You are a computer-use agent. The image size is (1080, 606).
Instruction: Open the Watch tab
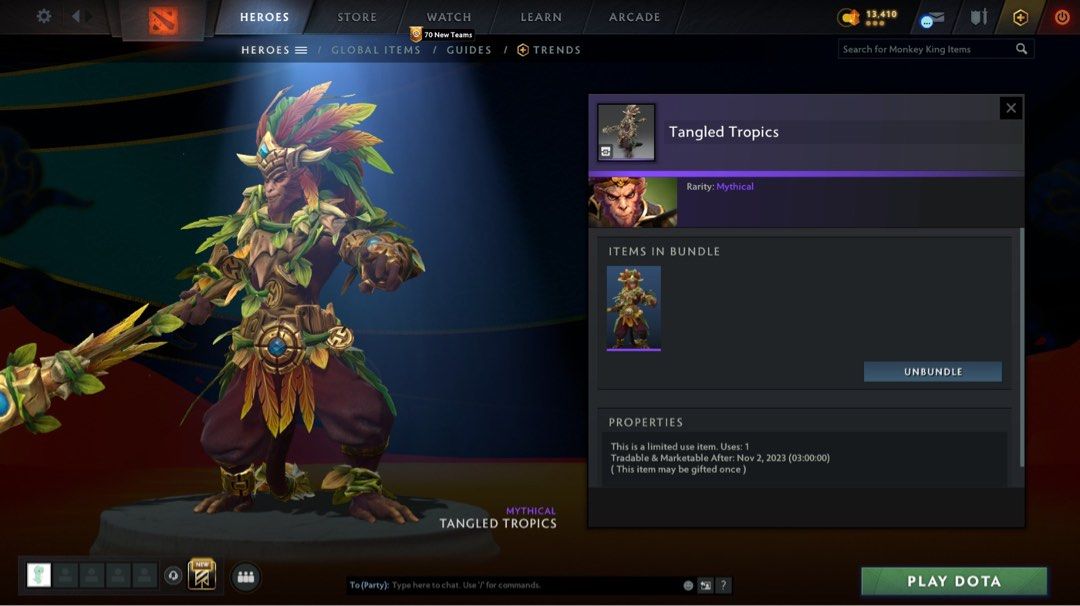(449, 17)
